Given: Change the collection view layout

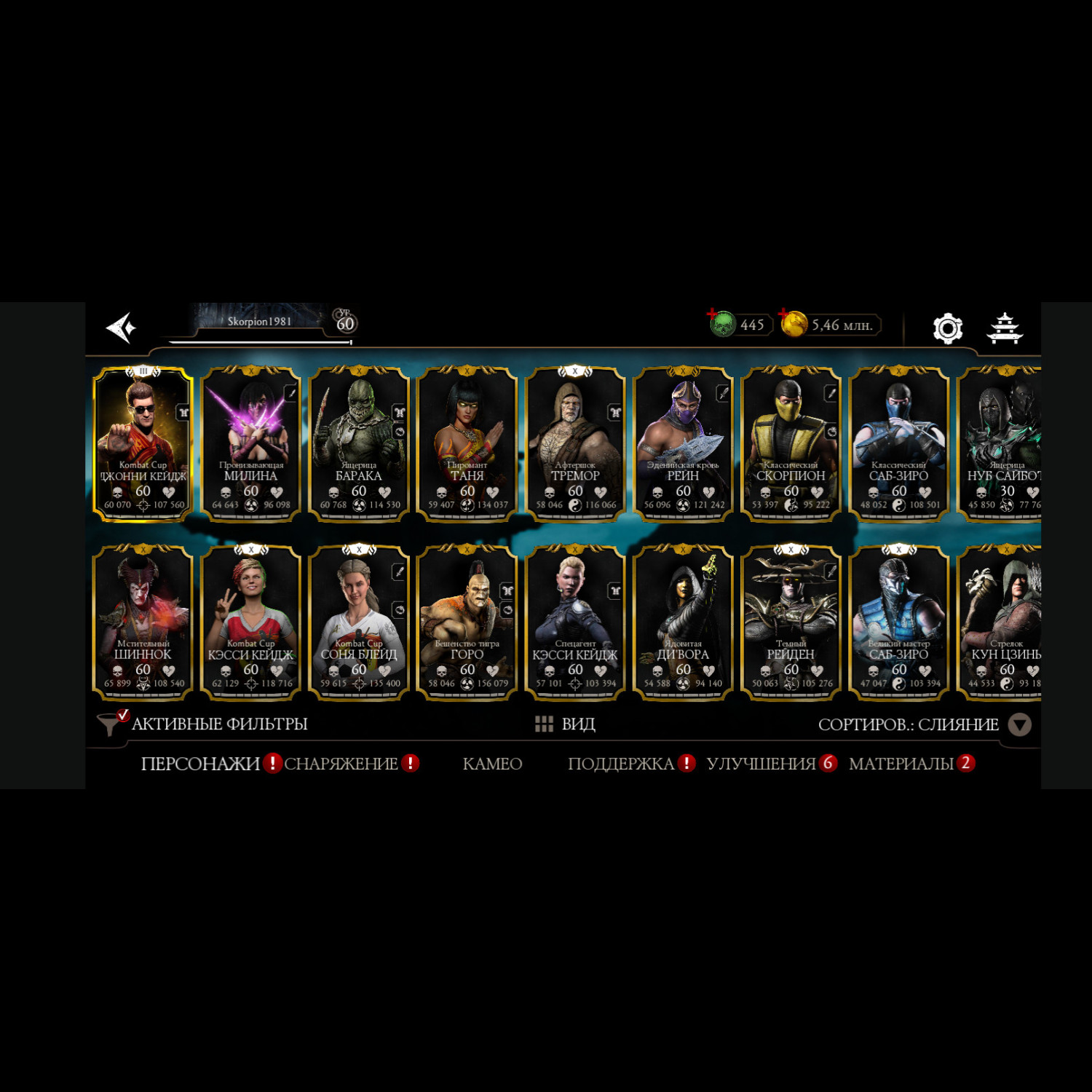Looking at the screenshot, I should click(566, 724).
